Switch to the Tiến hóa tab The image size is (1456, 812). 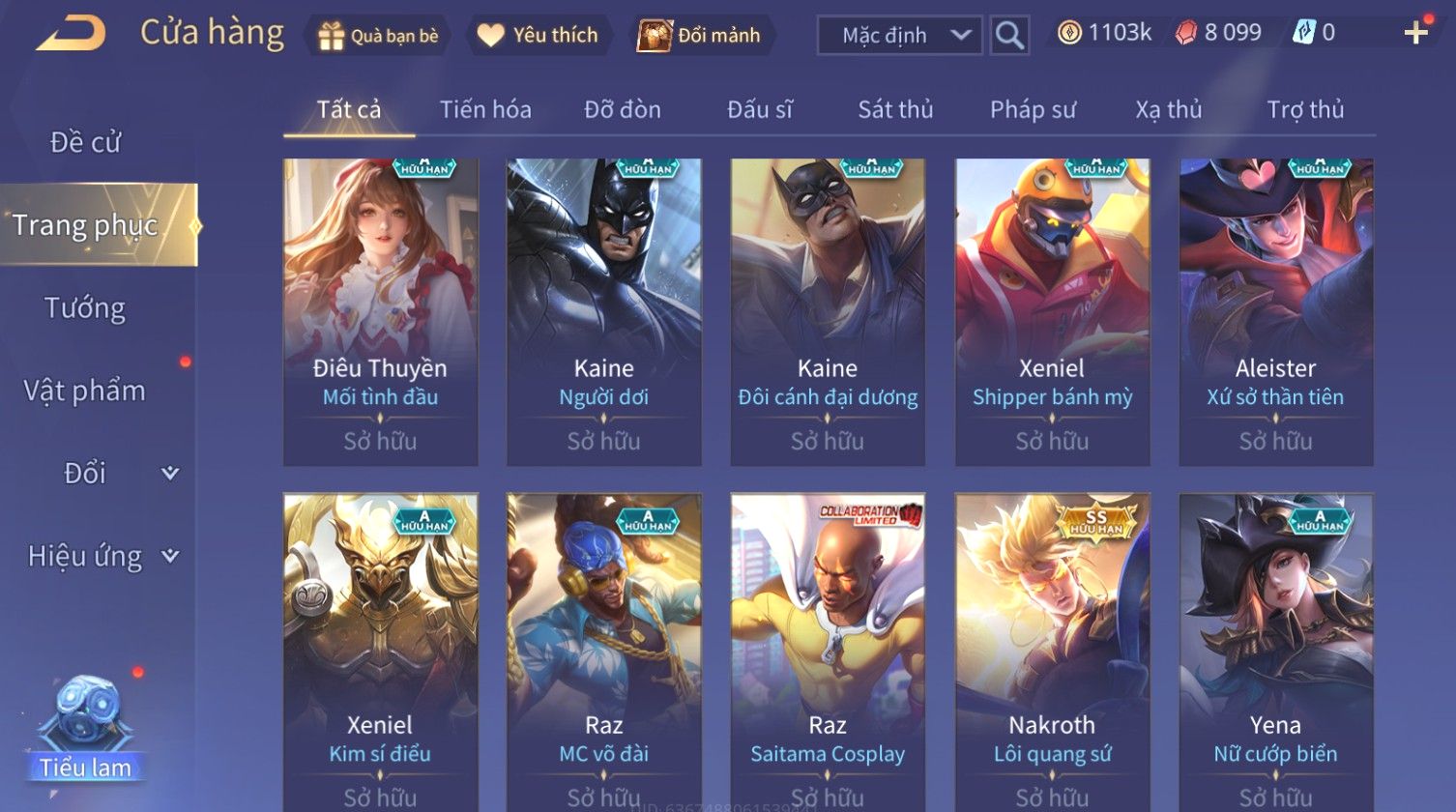point(485,110)
